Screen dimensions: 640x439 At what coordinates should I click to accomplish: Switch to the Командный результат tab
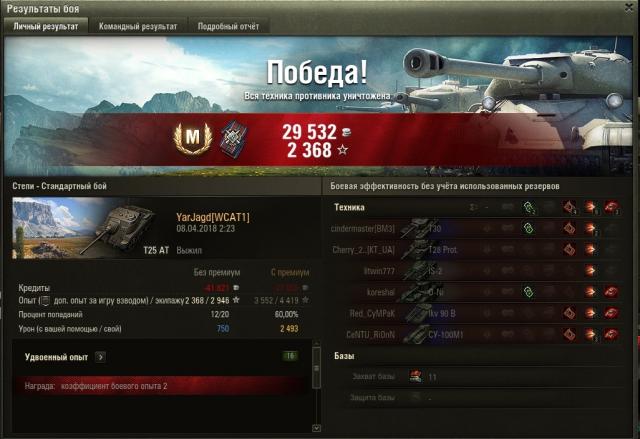point(138,27)
